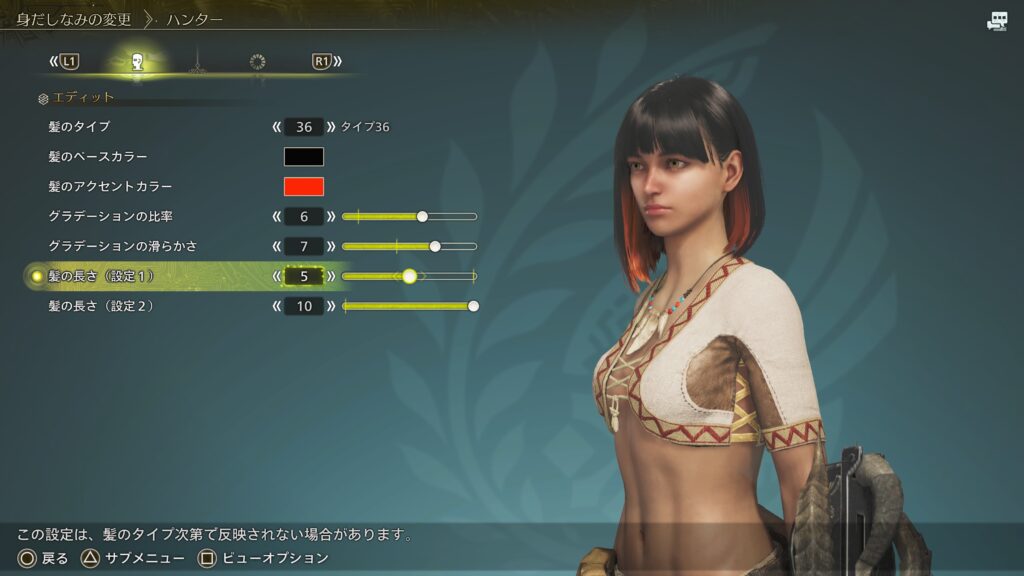Select the 髪のアクセントカラー row
1024x576 pixels.
[110, 187]
